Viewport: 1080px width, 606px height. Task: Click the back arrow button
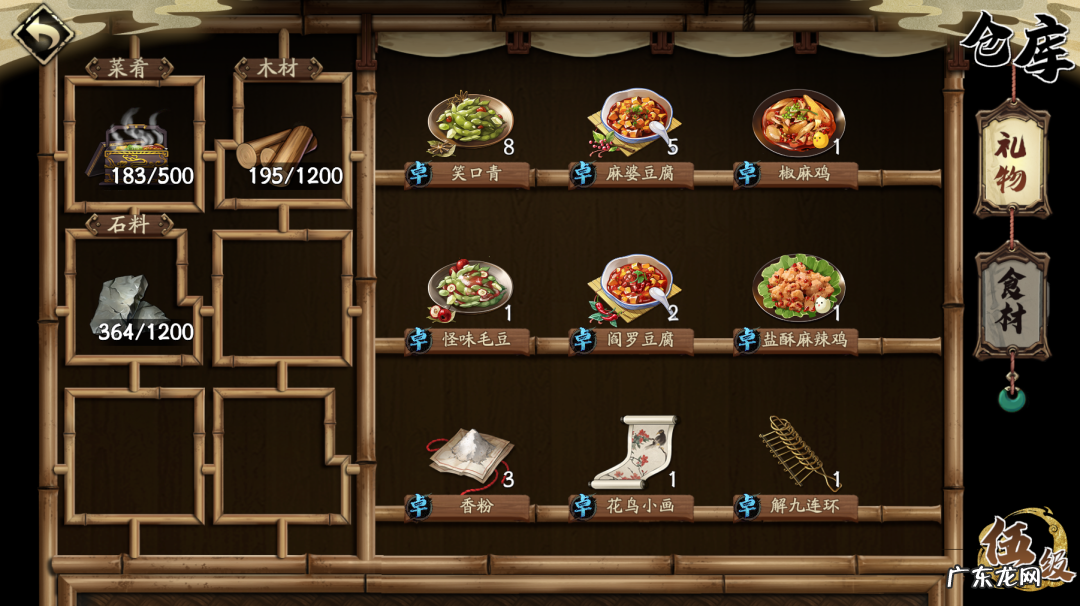click(42, 33)
